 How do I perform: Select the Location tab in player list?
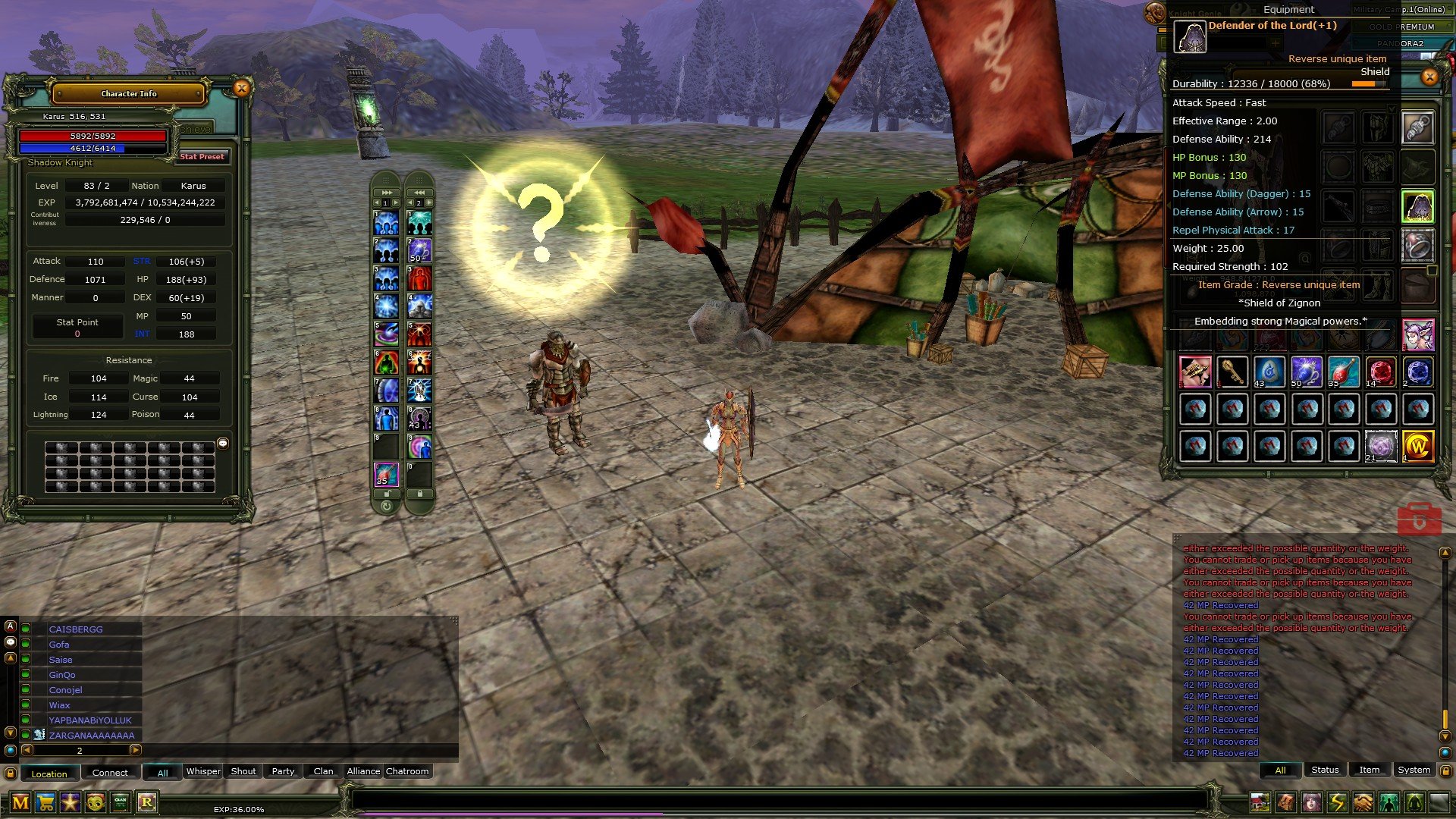pos(49,773)
